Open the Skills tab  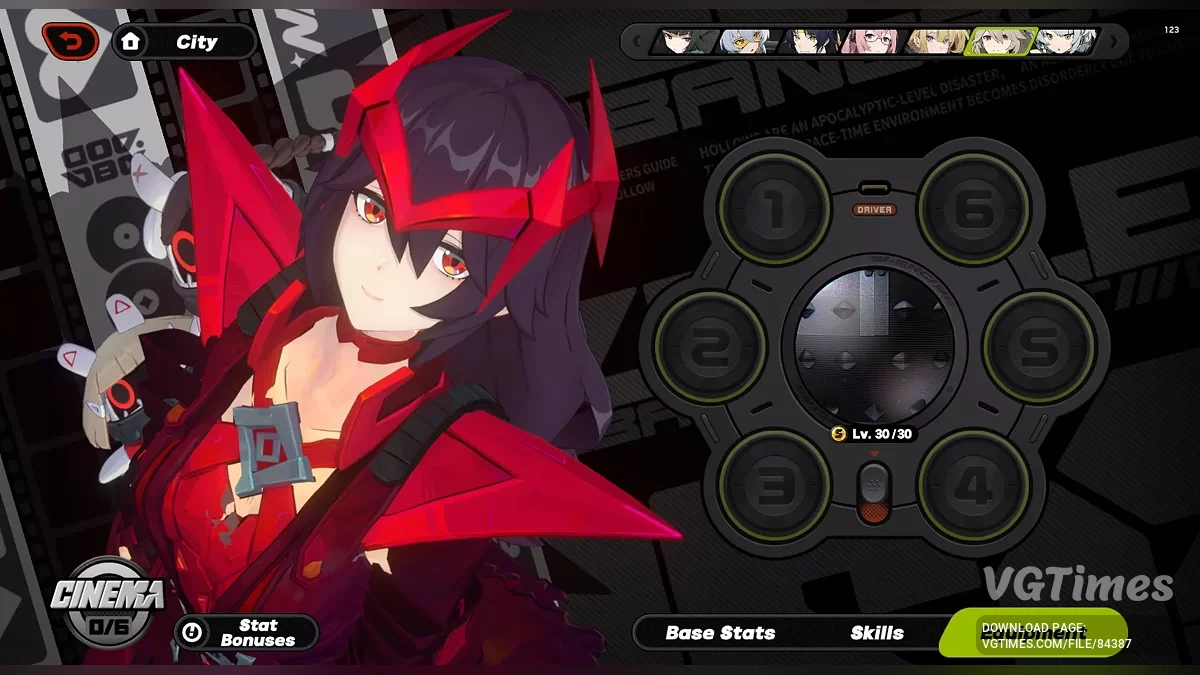tap(877, 633)
